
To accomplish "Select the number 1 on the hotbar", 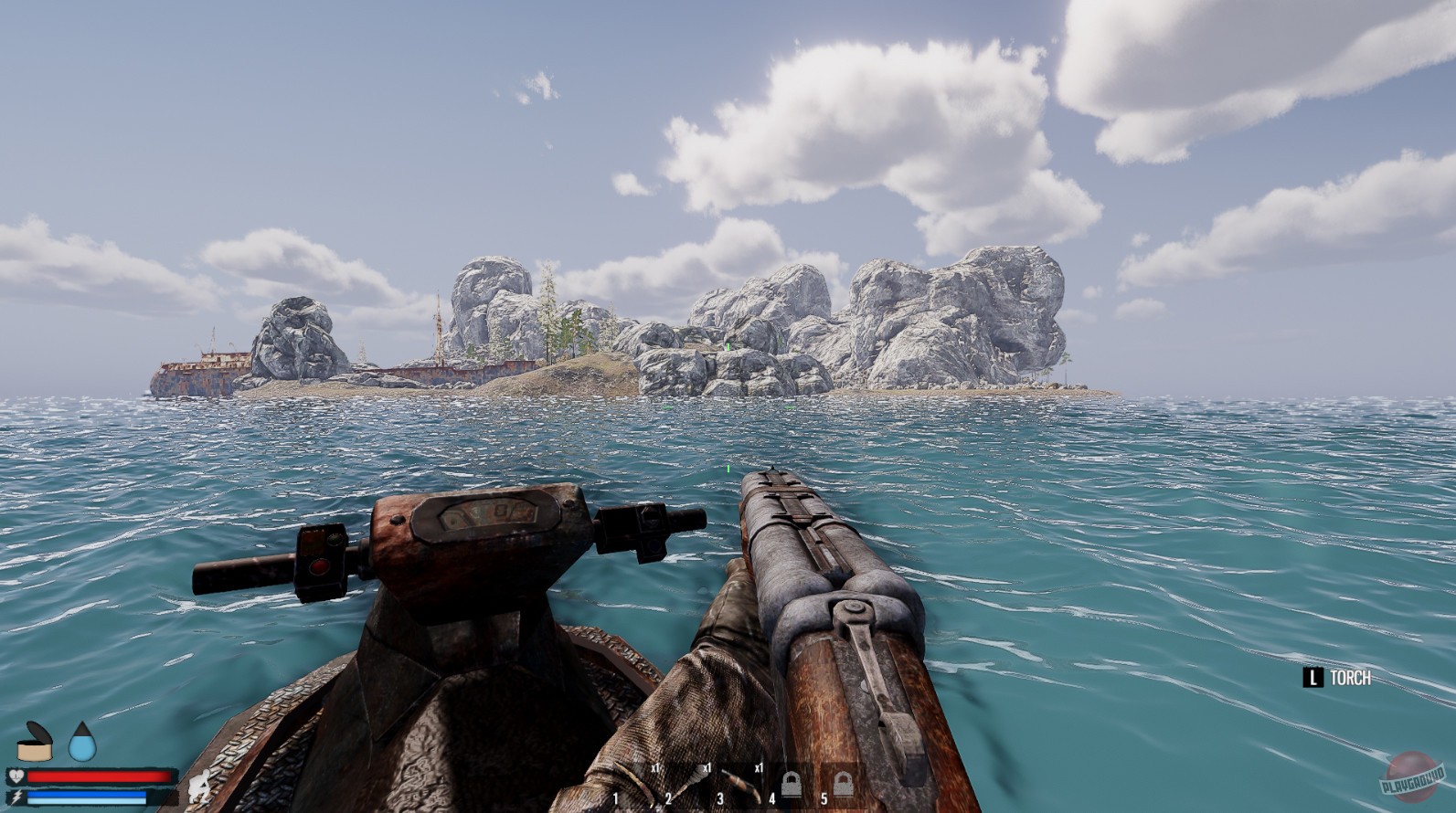I will (x=615, y=797).
